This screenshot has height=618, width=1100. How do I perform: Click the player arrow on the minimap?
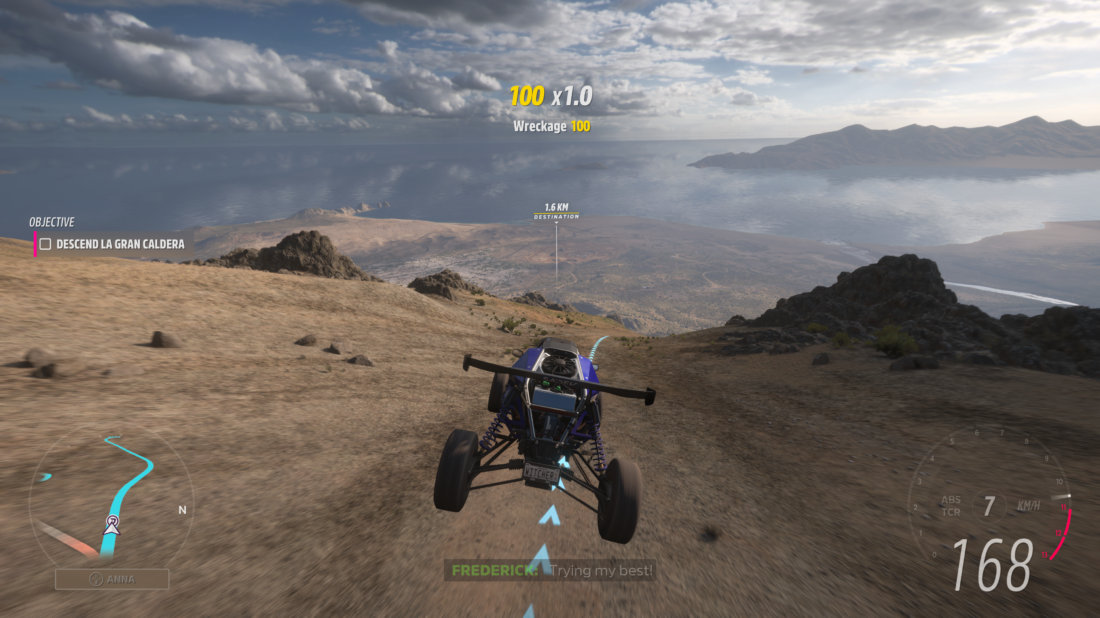(111, 524)
